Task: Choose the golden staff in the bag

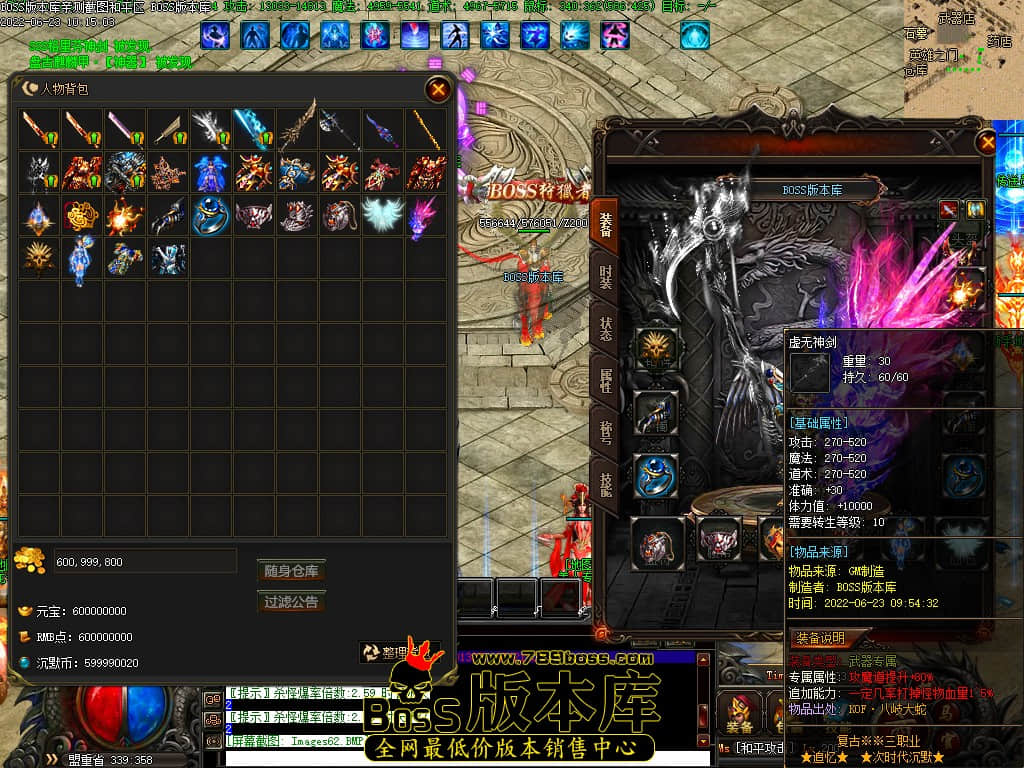Action: click(x=424, y=129)
